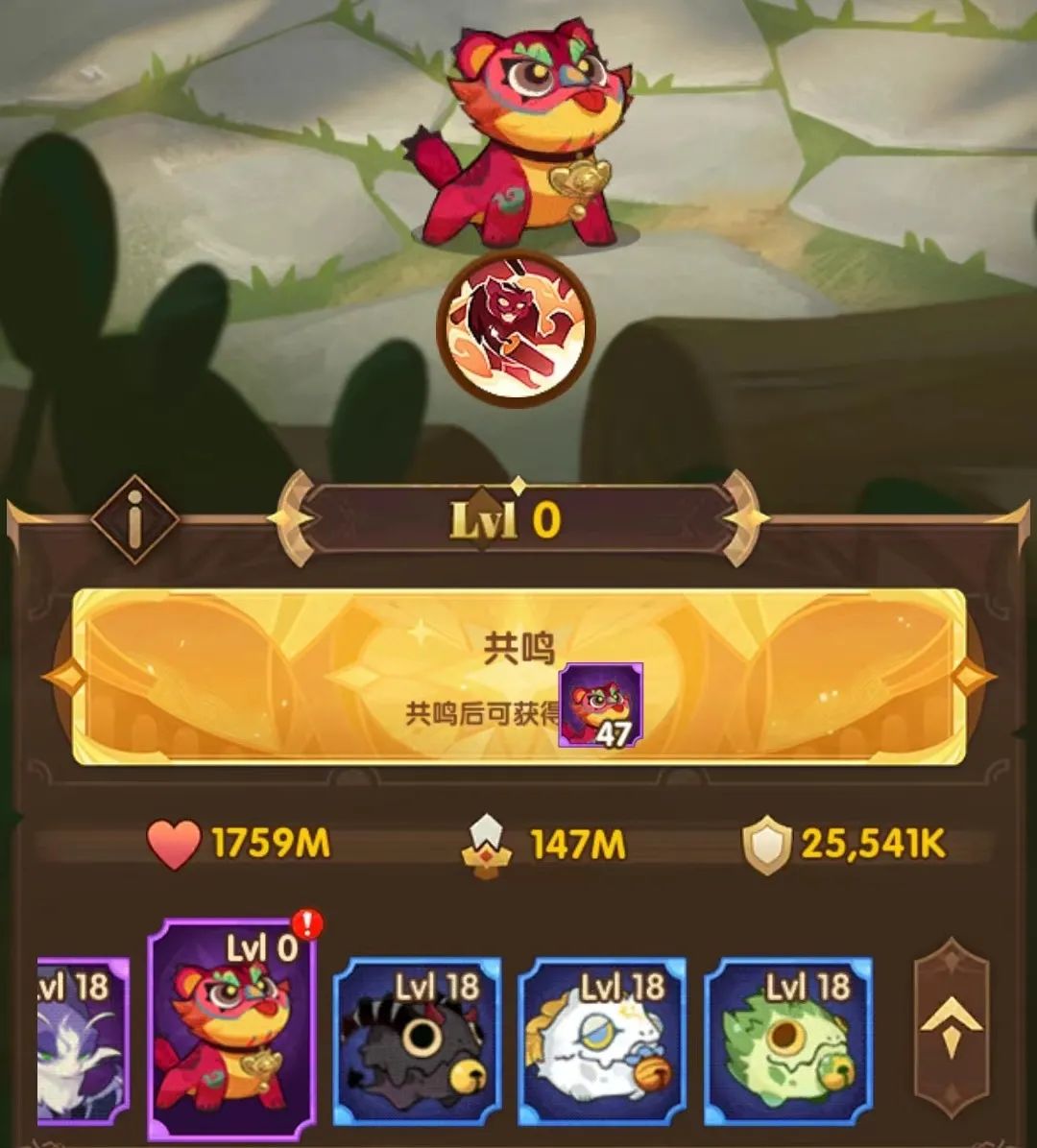Open the red lion skill icon
Screen dimensions: 1037x1148
[x=516, y=327]
